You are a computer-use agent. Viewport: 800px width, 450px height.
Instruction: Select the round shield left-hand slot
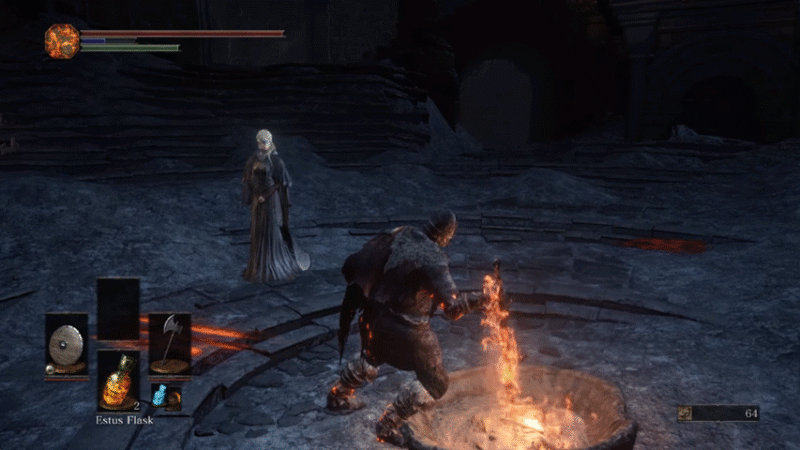click(x=67, y=344)
